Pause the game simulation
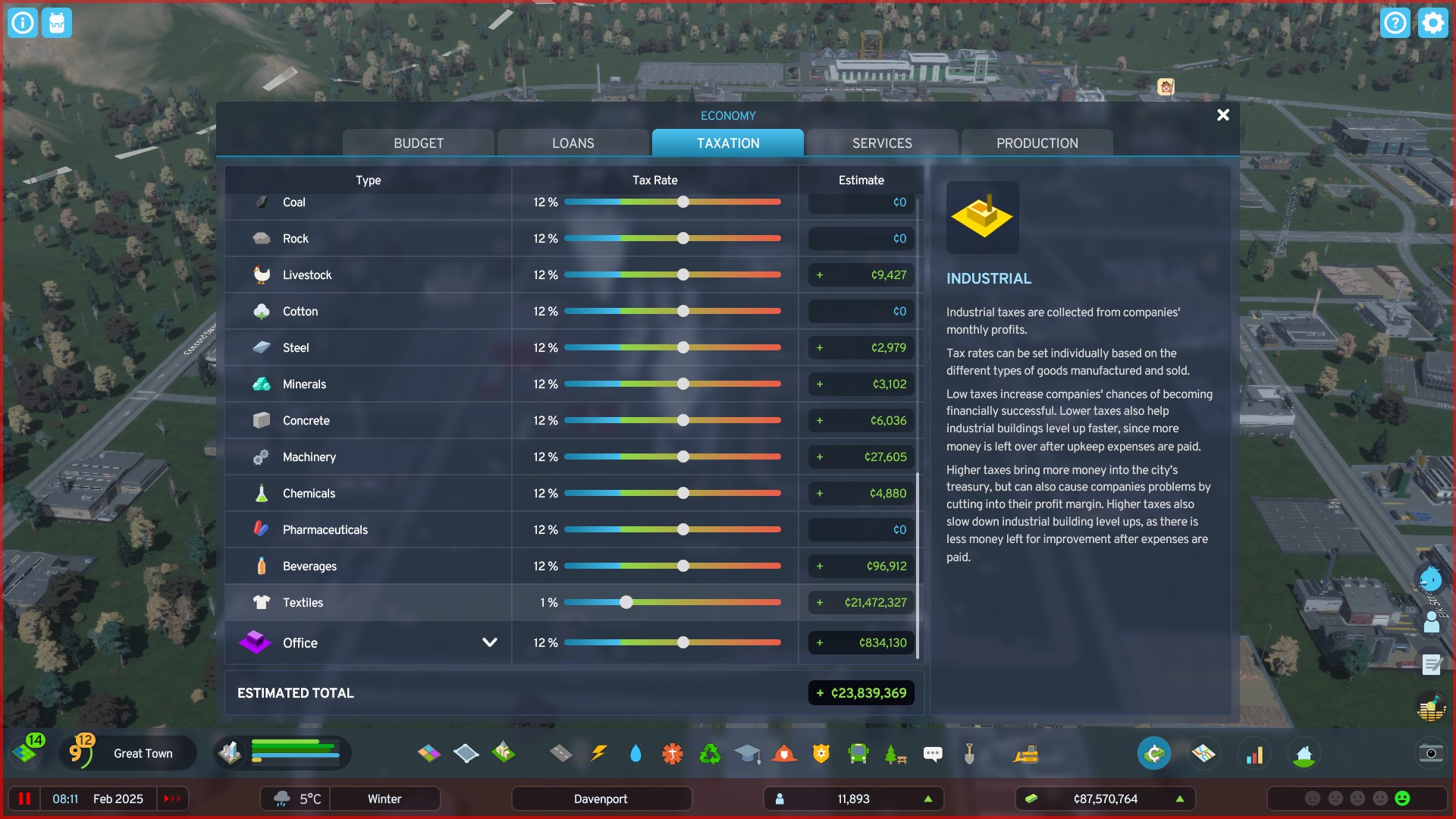Image resolution: width=1456 pixels, height=819 pixels. [x=25, y=798]
